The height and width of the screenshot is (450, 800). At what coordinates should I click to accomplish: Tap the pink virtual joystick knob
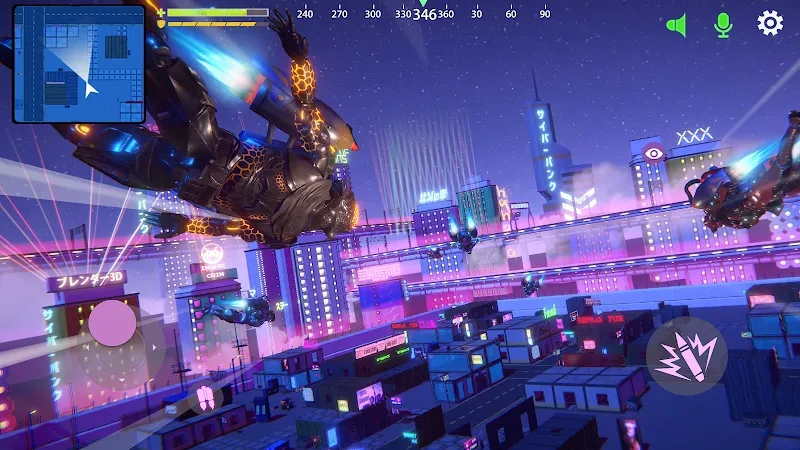(112, 324)
